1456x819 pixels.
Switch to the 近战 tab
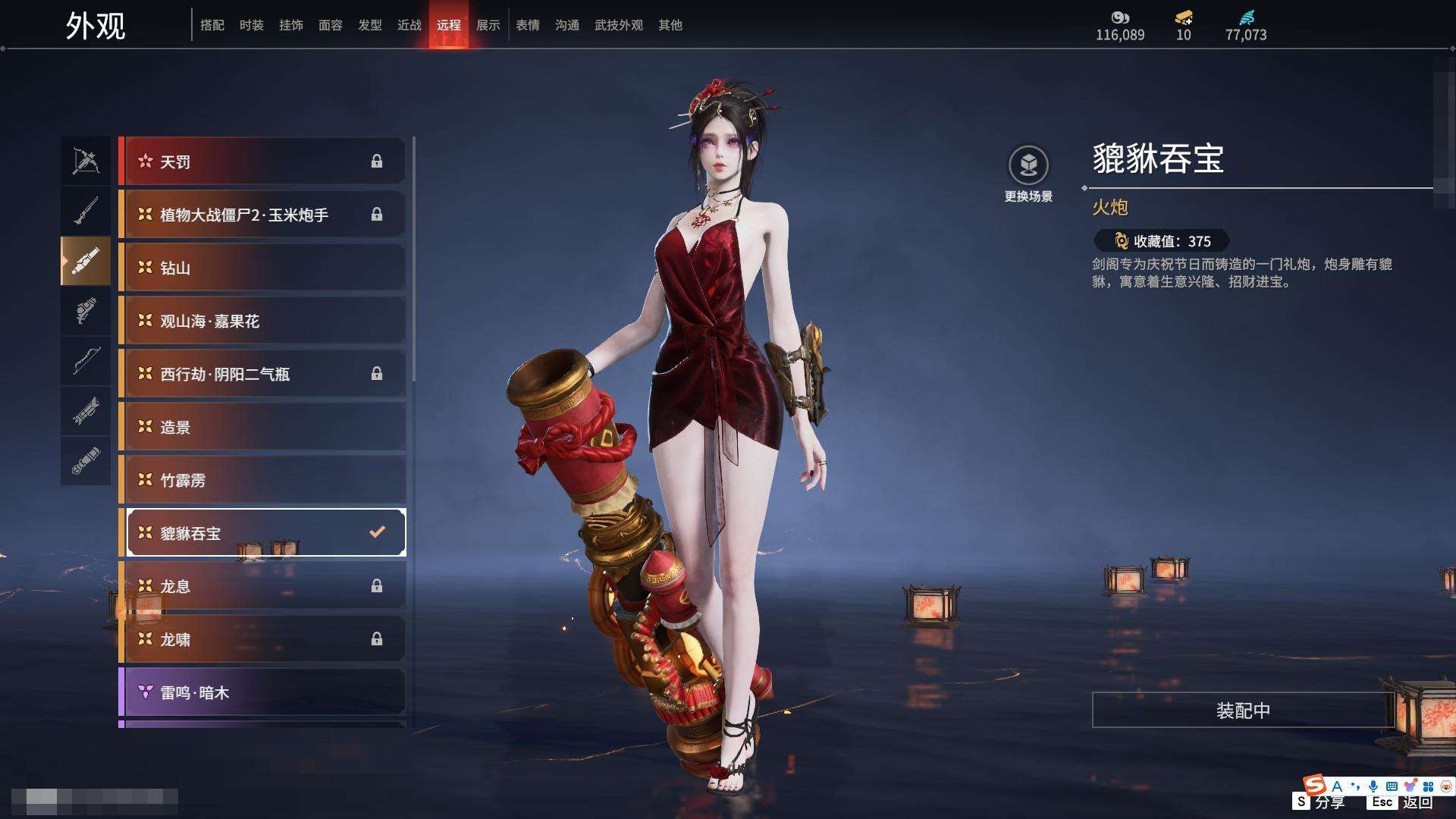pyautogui.click(x=409, y=25)
